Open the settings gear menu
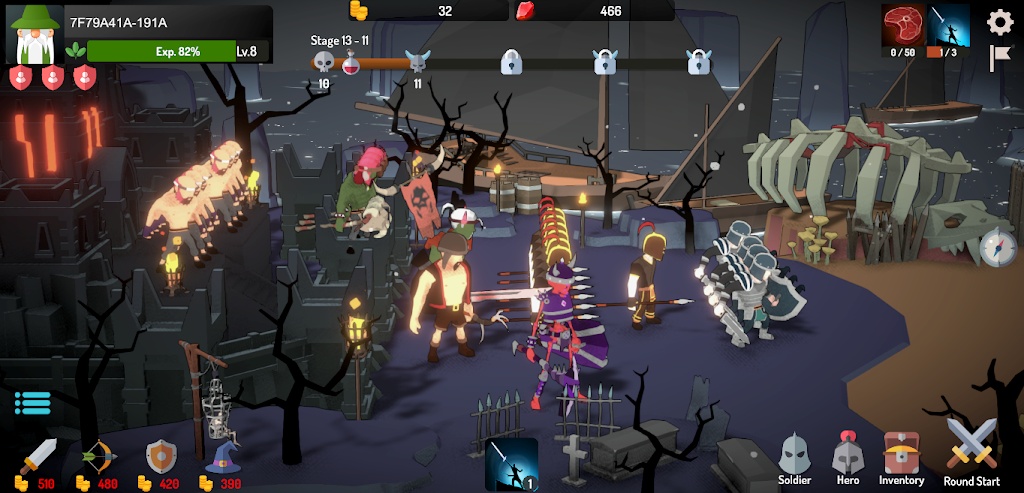Viewport: 1024px width, 493px height. click(1000, 22)
